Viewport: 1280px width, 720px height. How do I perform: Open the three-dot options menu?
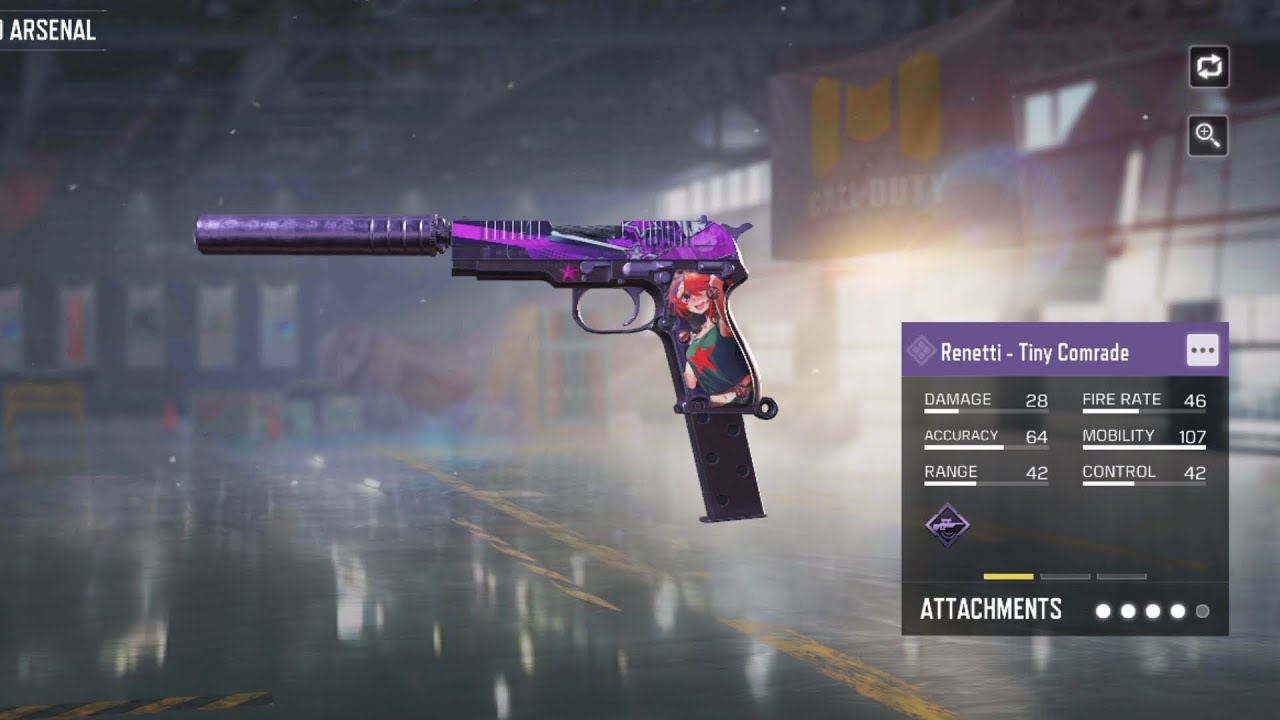click(x=1202, y=351)
